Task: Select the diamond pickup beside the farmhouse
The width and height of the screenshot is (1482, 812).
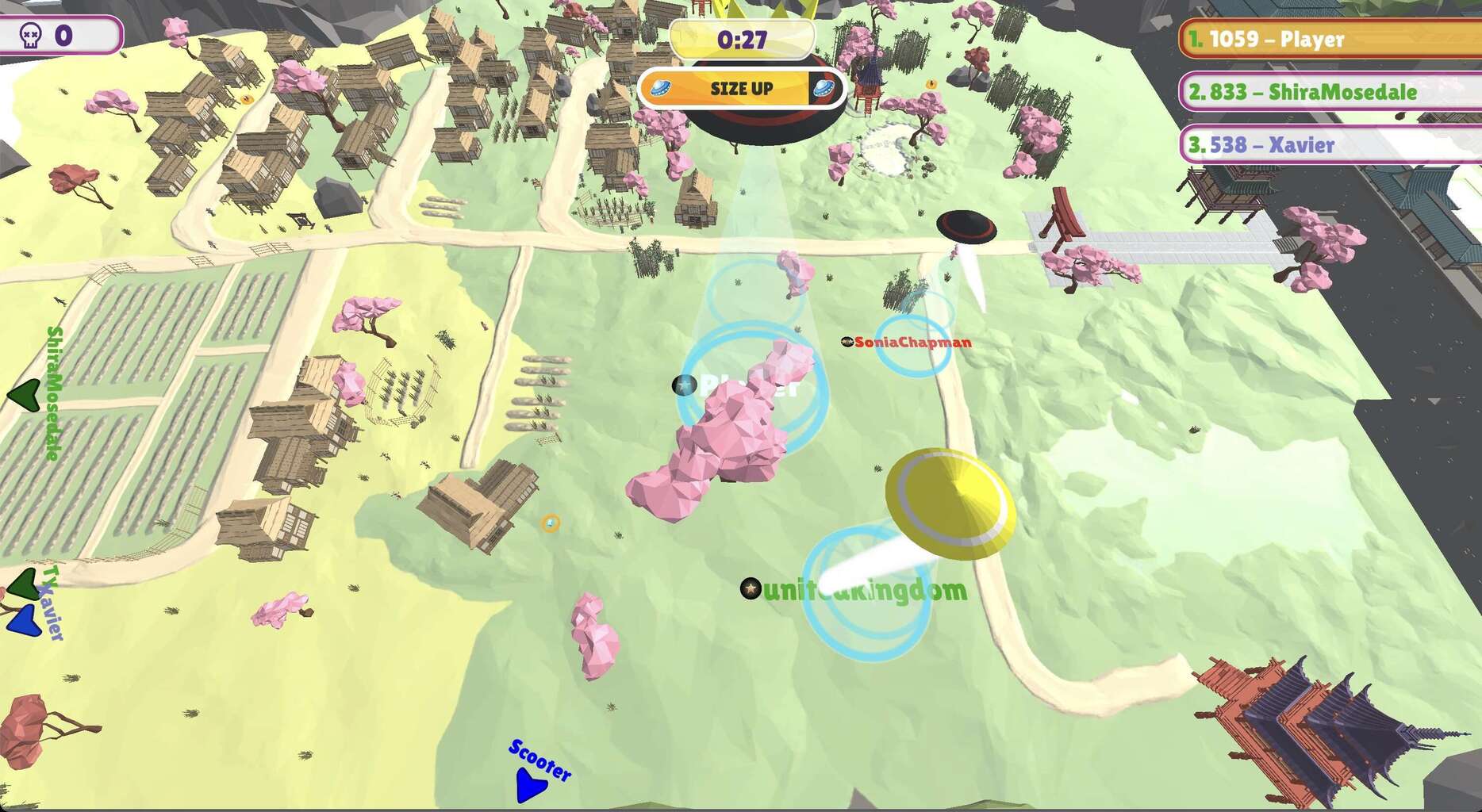Action: (x=549, y=523)
